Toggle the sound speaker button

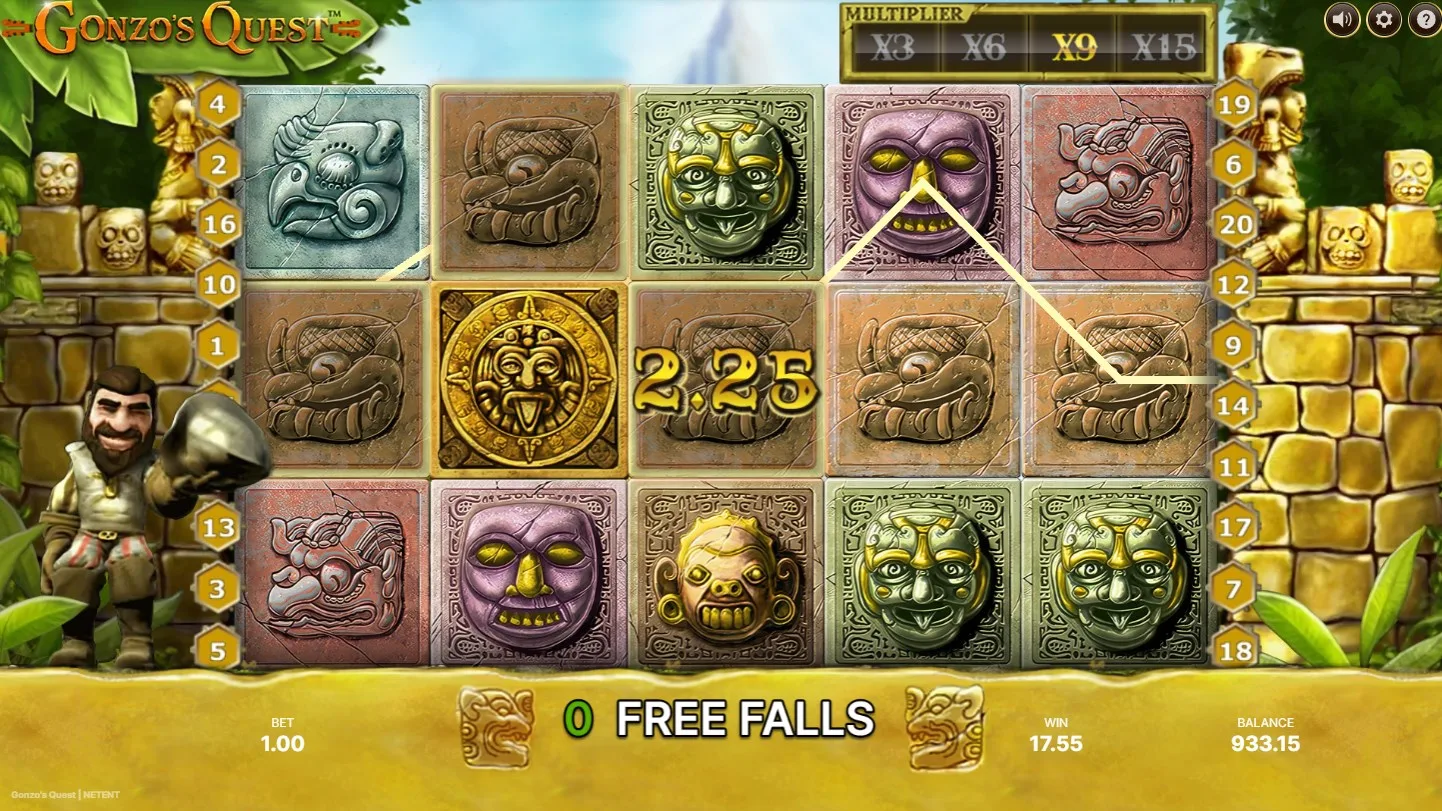(x=1342, y=19)
